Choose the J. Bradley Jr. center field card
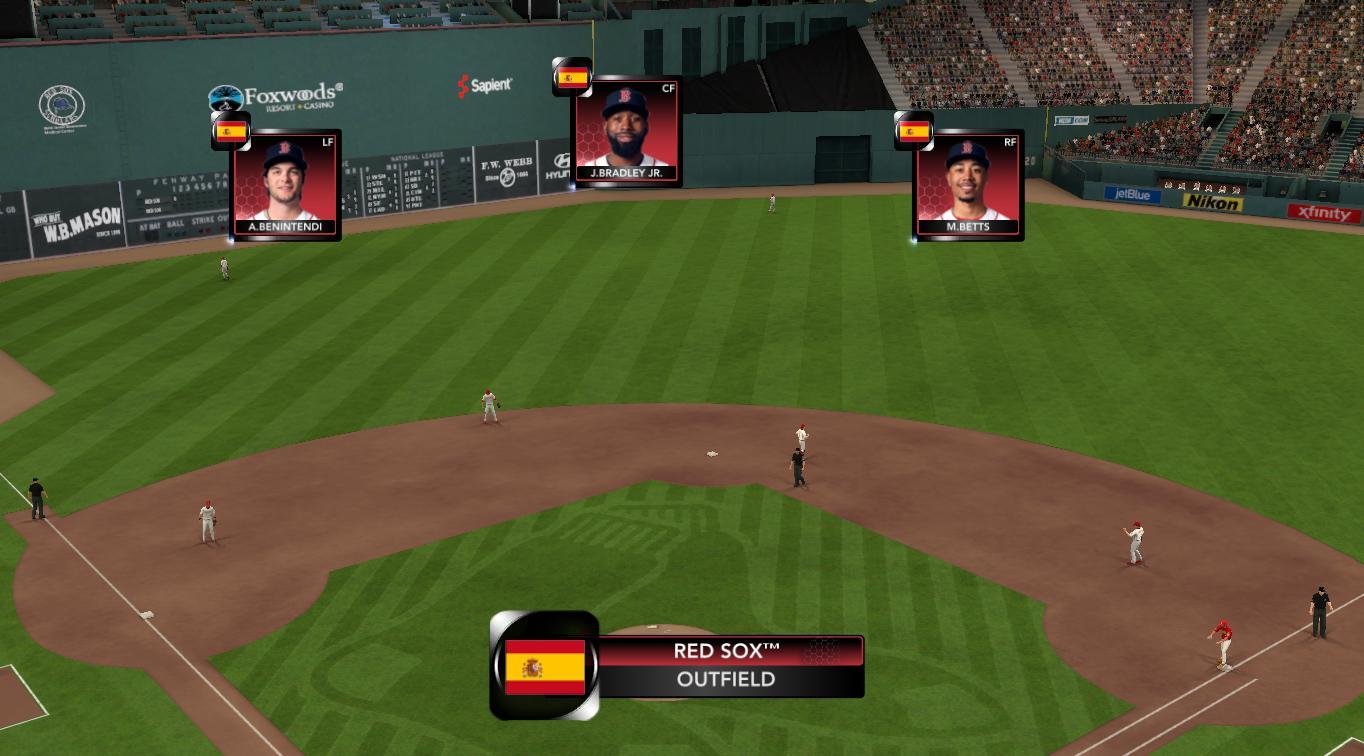 point(626,131)
